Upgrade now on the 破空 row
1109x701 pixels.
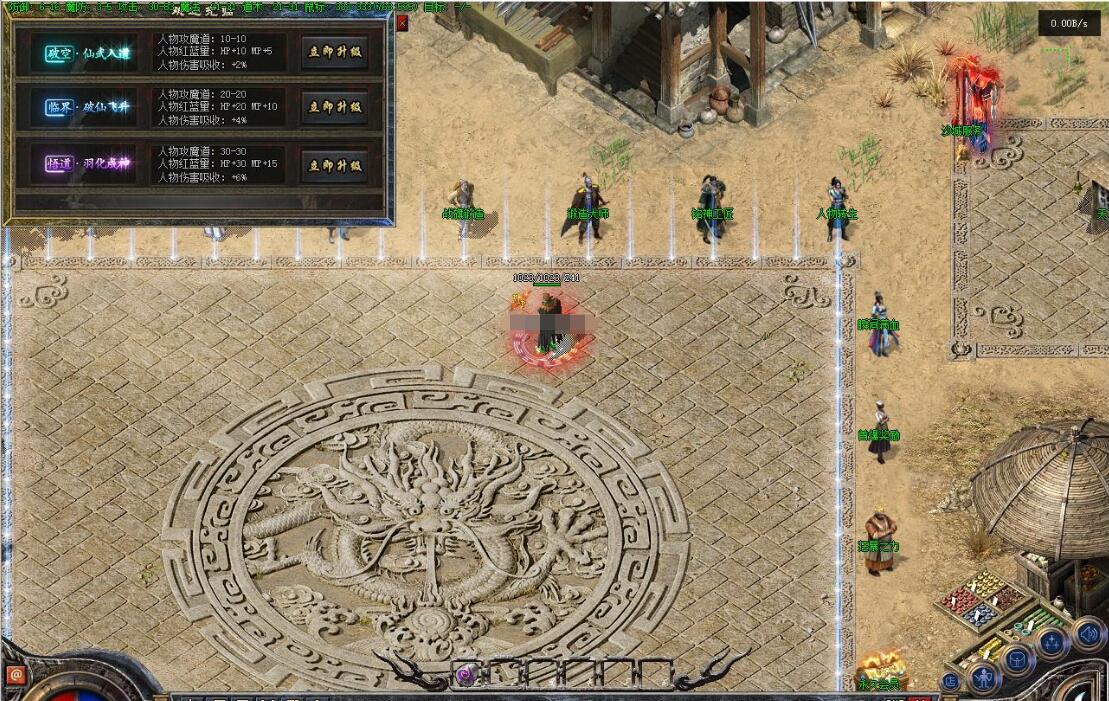(334, 53)
